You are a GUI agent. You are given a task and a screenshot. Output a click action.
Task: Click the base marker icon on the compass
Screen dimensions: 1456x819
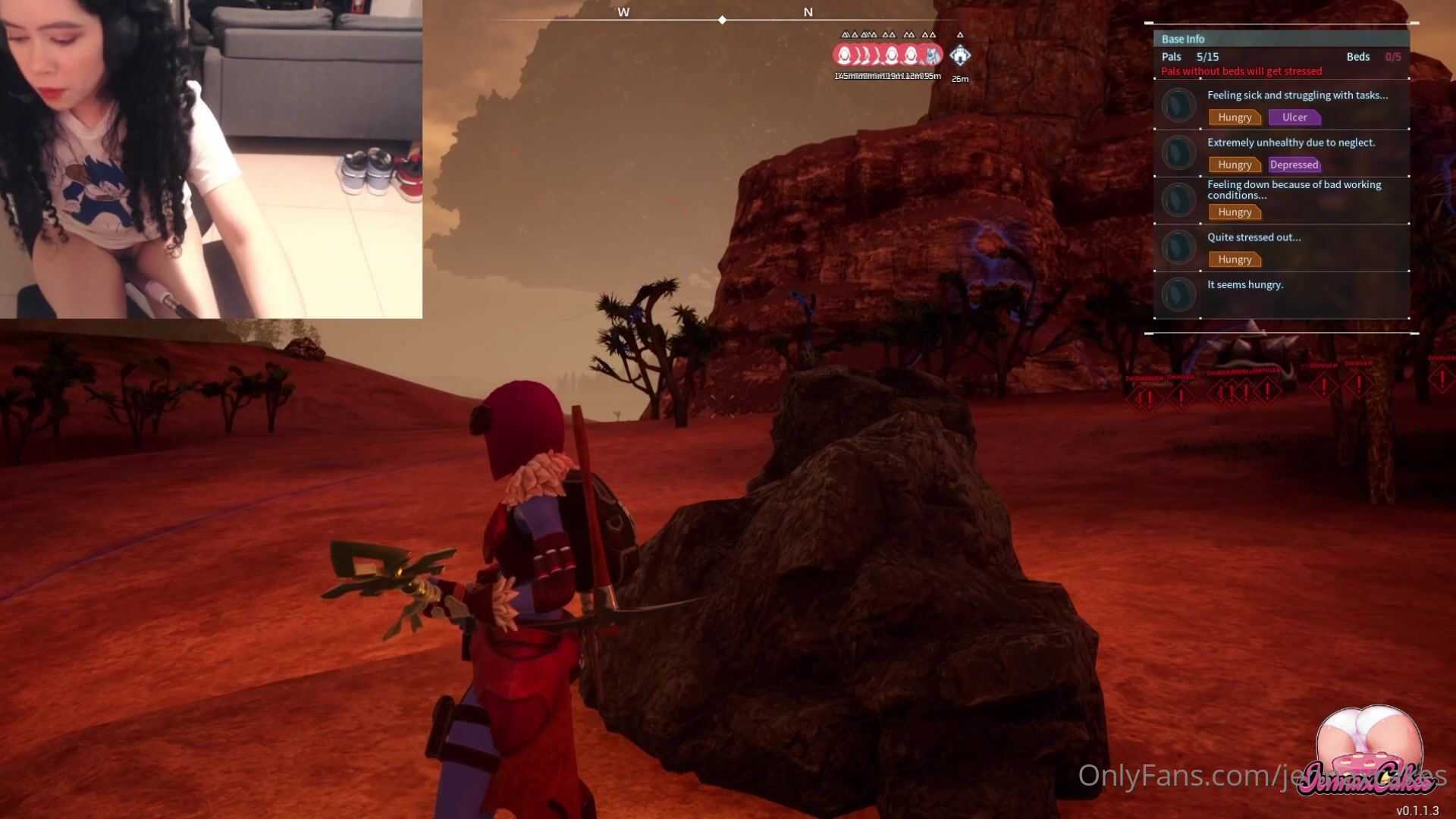(960, 55)
